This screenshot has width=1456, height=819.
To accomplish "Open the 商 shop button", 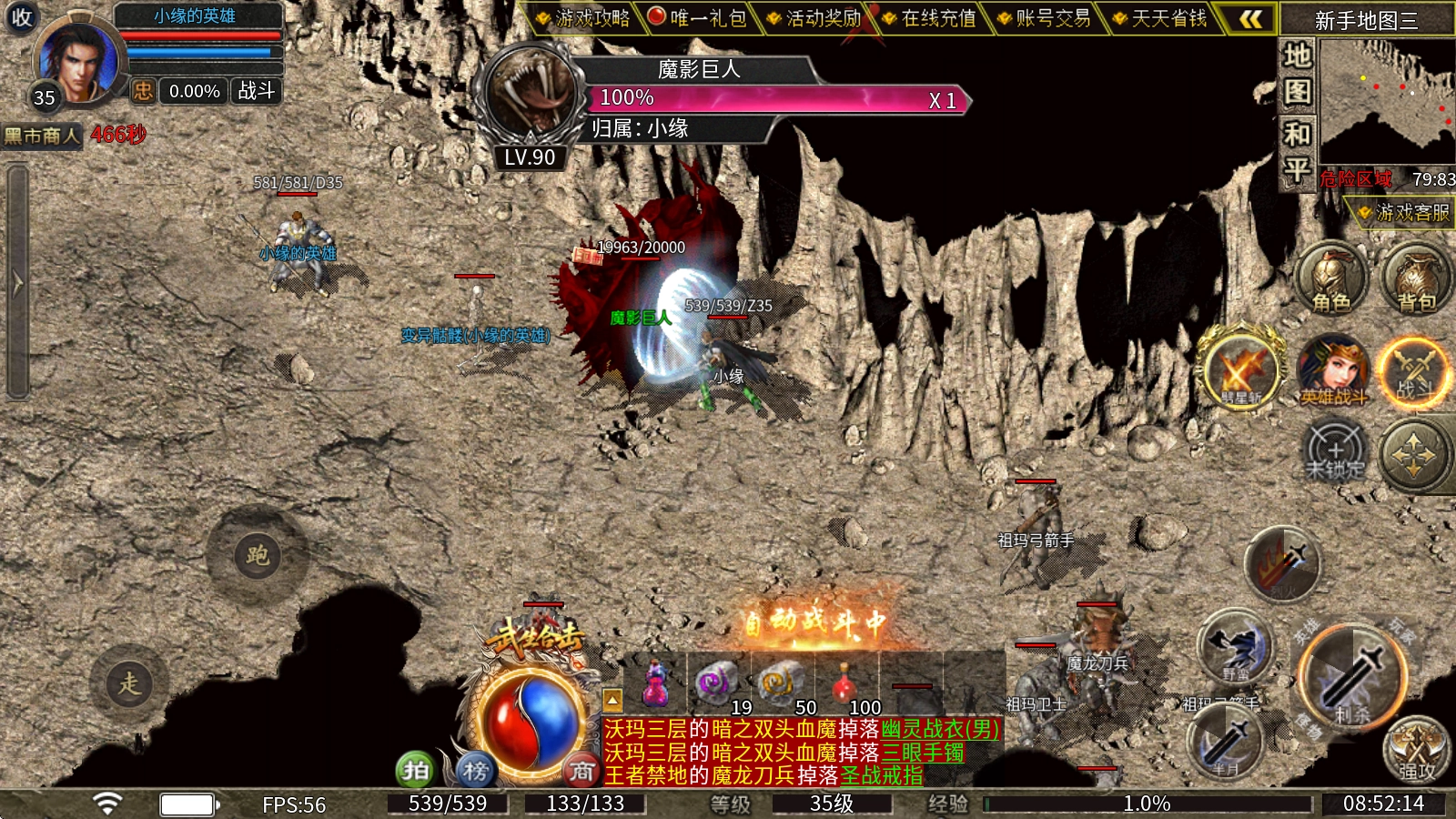I will click(x=581, y=771).
